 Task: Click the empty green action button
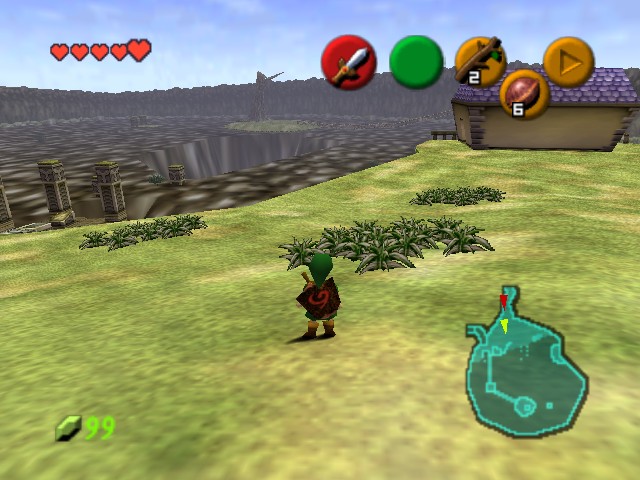click(416, 62)
